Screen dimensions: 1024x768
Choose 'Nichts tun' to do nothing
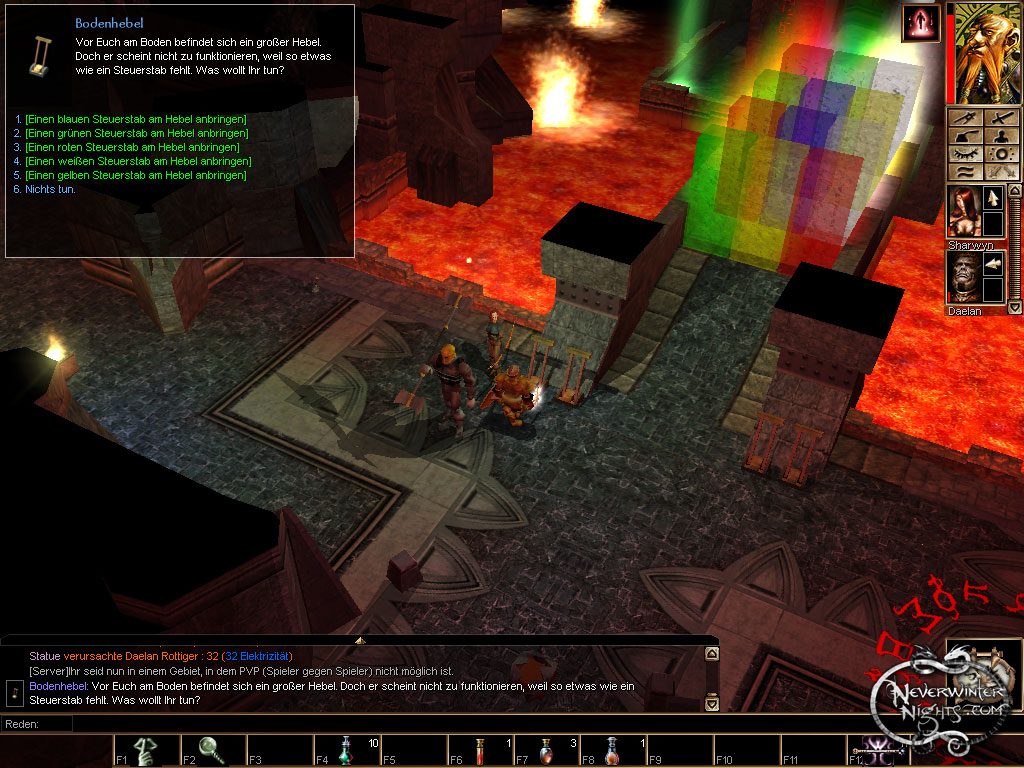pos(51,189)
